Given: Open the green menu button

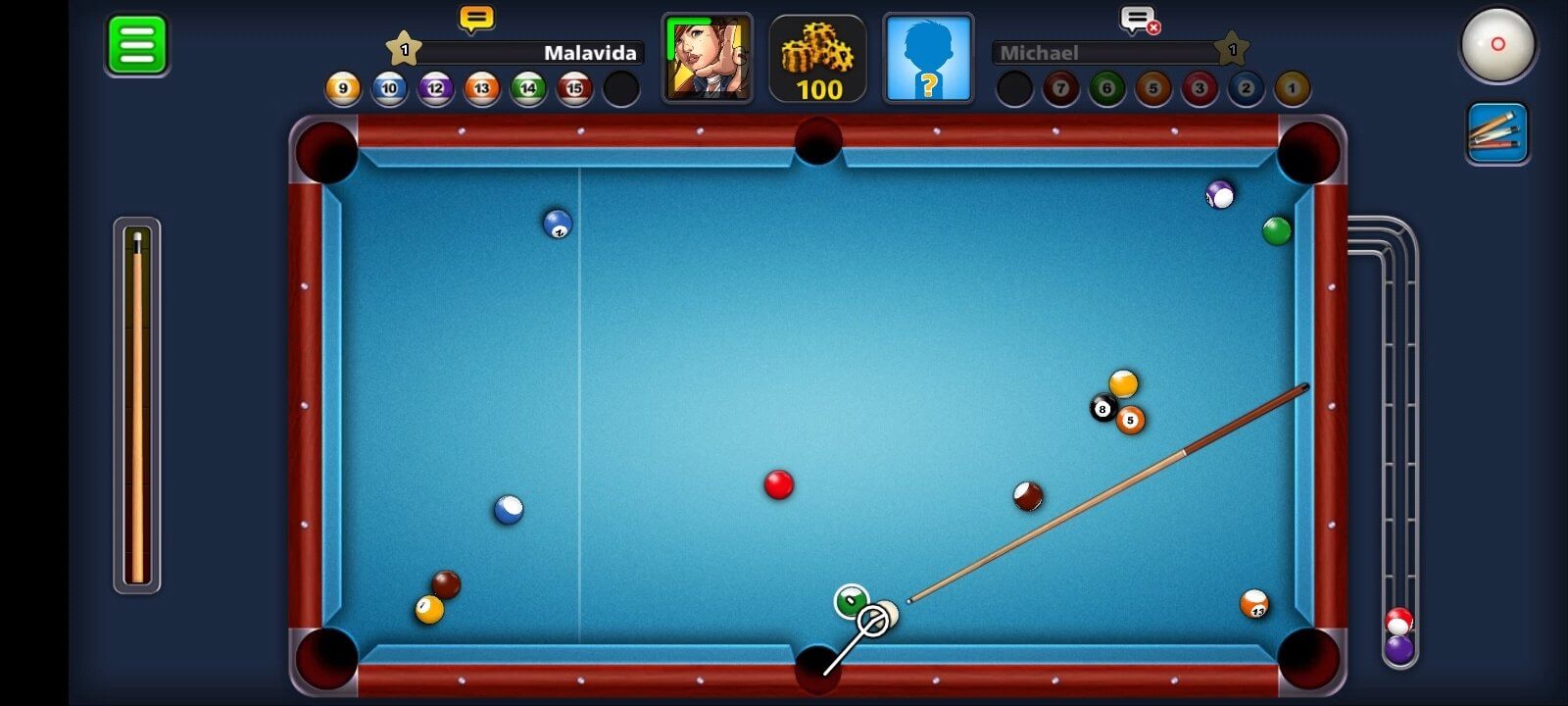Looking at the screenshot, I should point(135,45).
